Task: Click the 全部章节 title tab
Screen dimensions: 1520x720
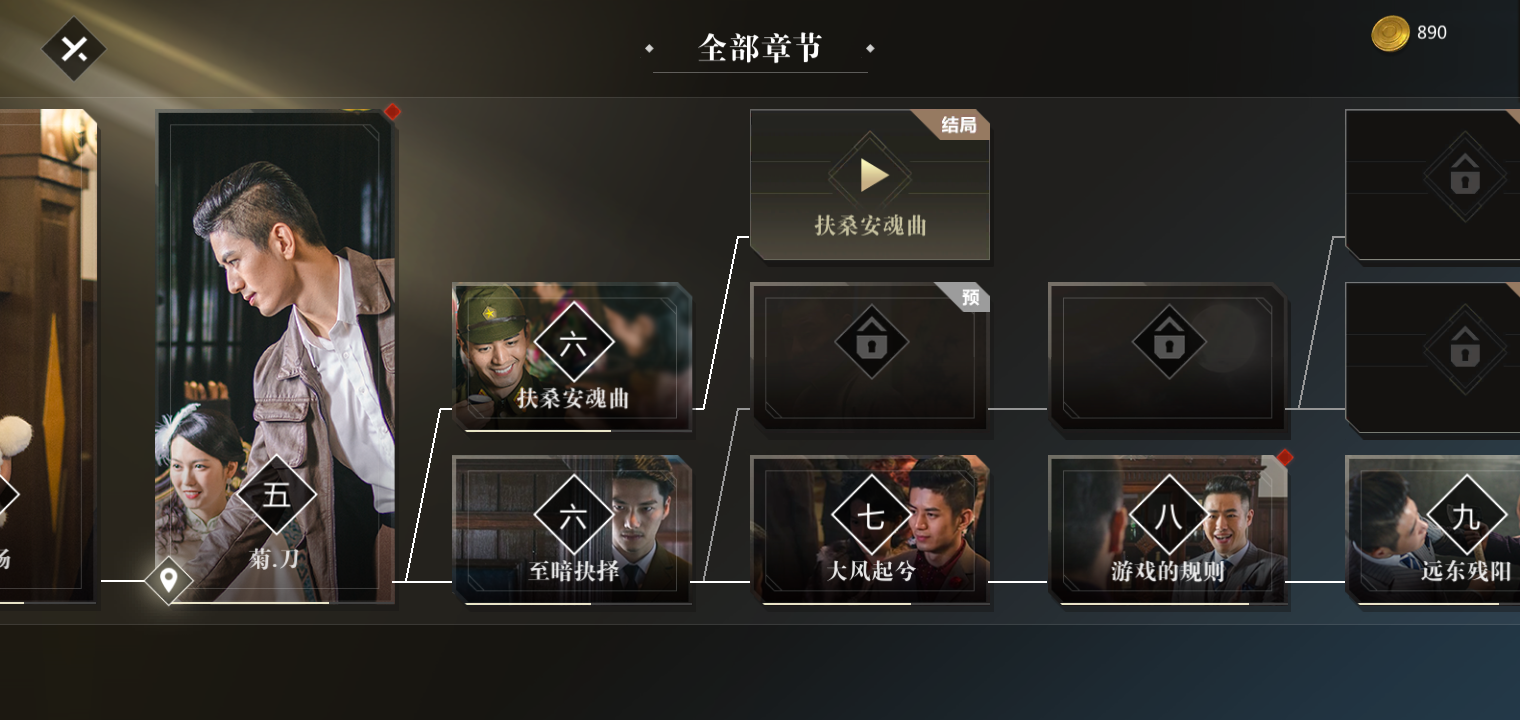Action: pos(758,47)
